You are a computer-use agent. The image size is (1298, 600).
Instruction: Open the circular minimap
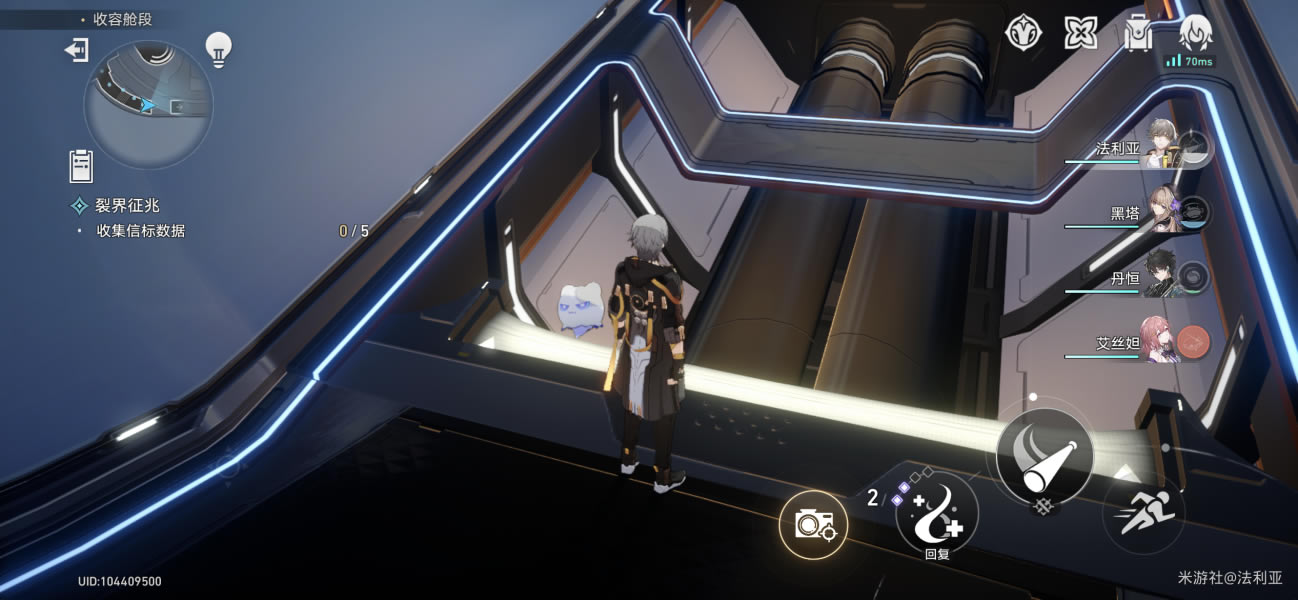pyautogui.click(x=148, y=104)
